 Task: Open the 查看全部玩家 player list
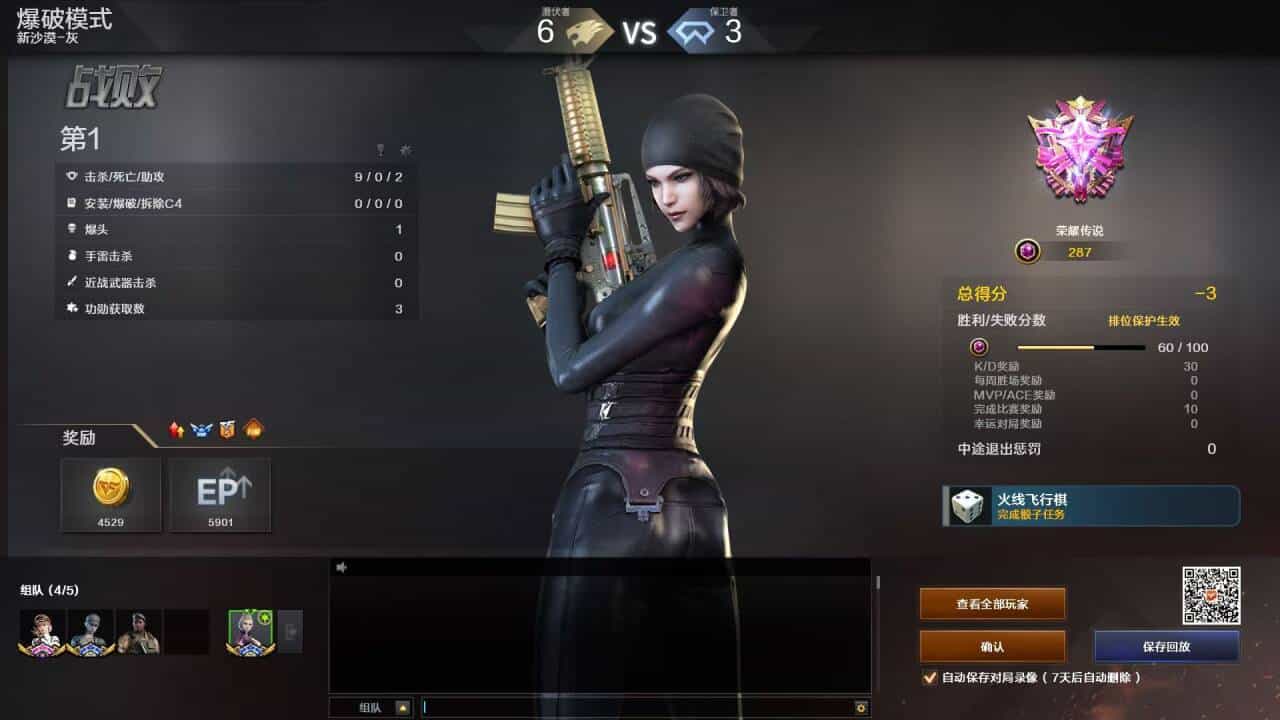coord(992,604)
